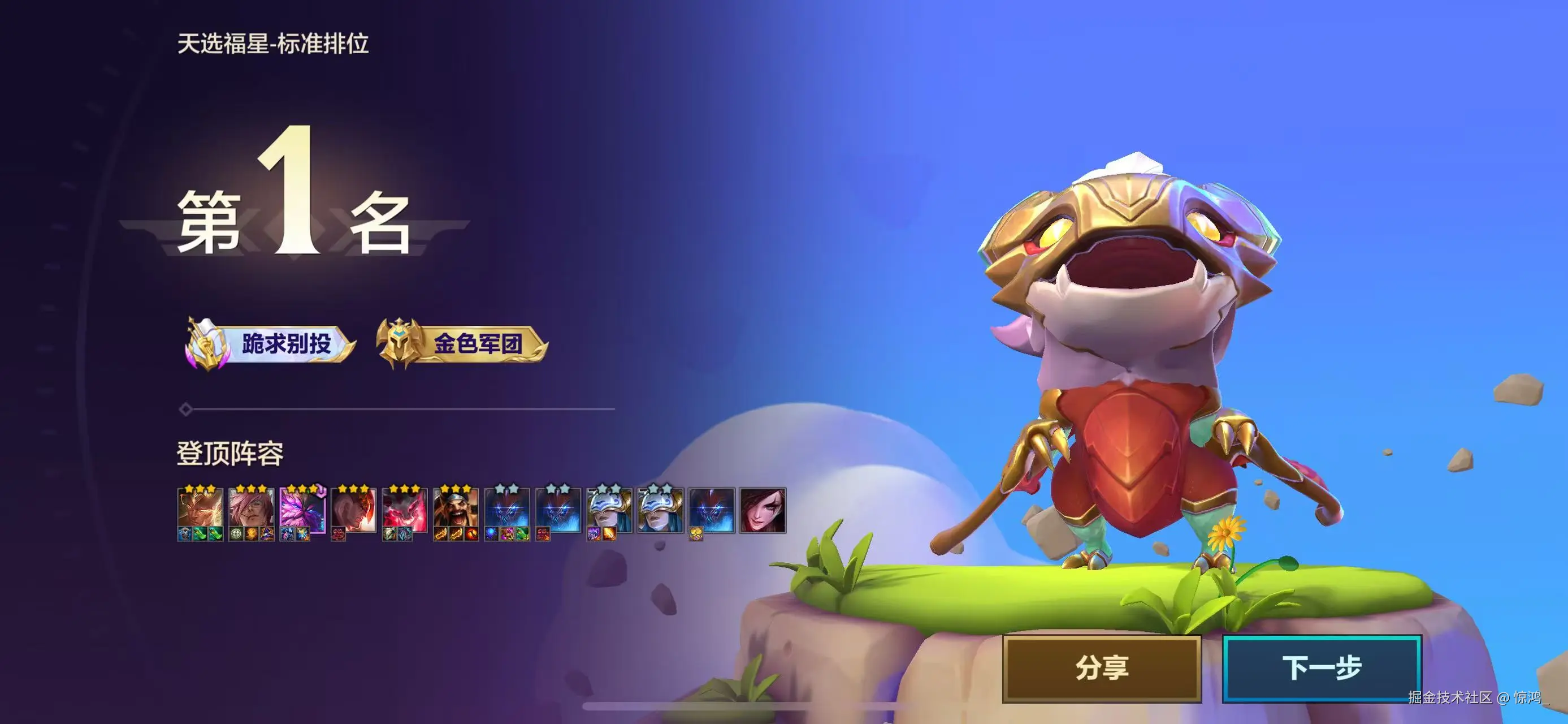
Task: Pick the red horned demon champion portrait
Action: click(404, 508)
